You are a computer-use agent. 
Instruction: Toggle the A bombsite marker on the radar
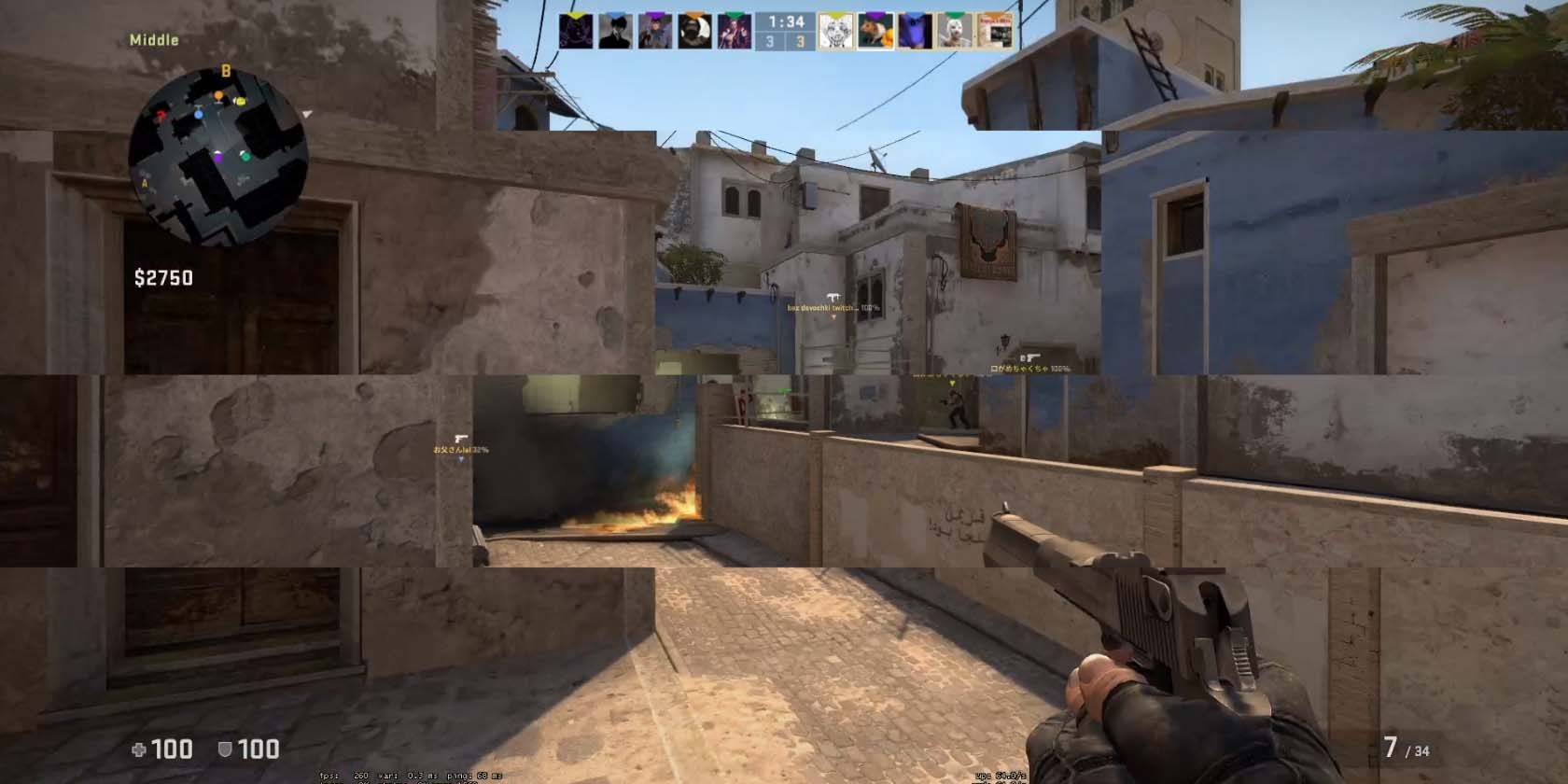pyautogui.click(x=145, y=182)
